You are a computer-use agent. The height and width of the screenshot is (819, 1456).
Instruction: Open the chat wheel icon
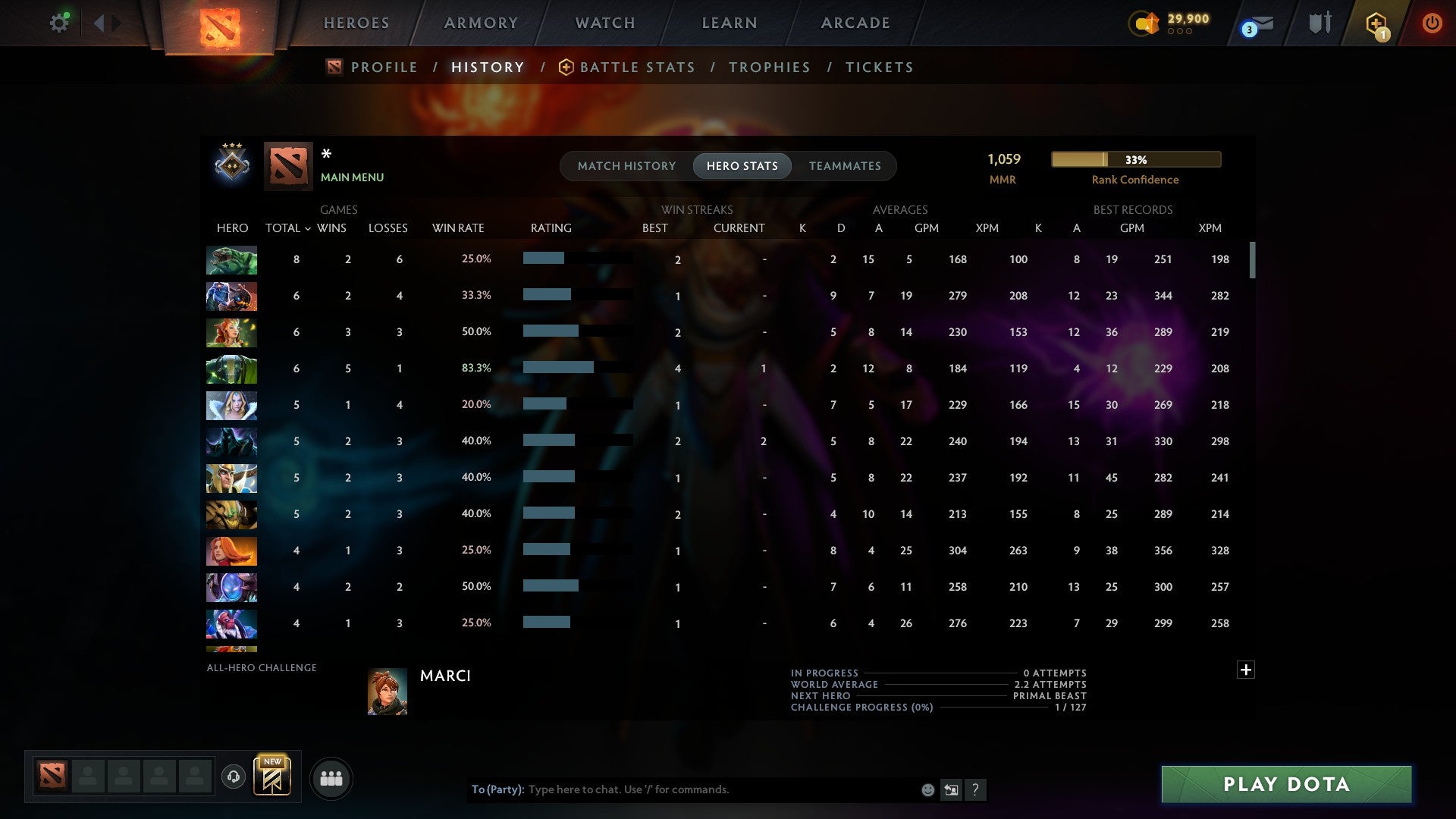(952, 789)
